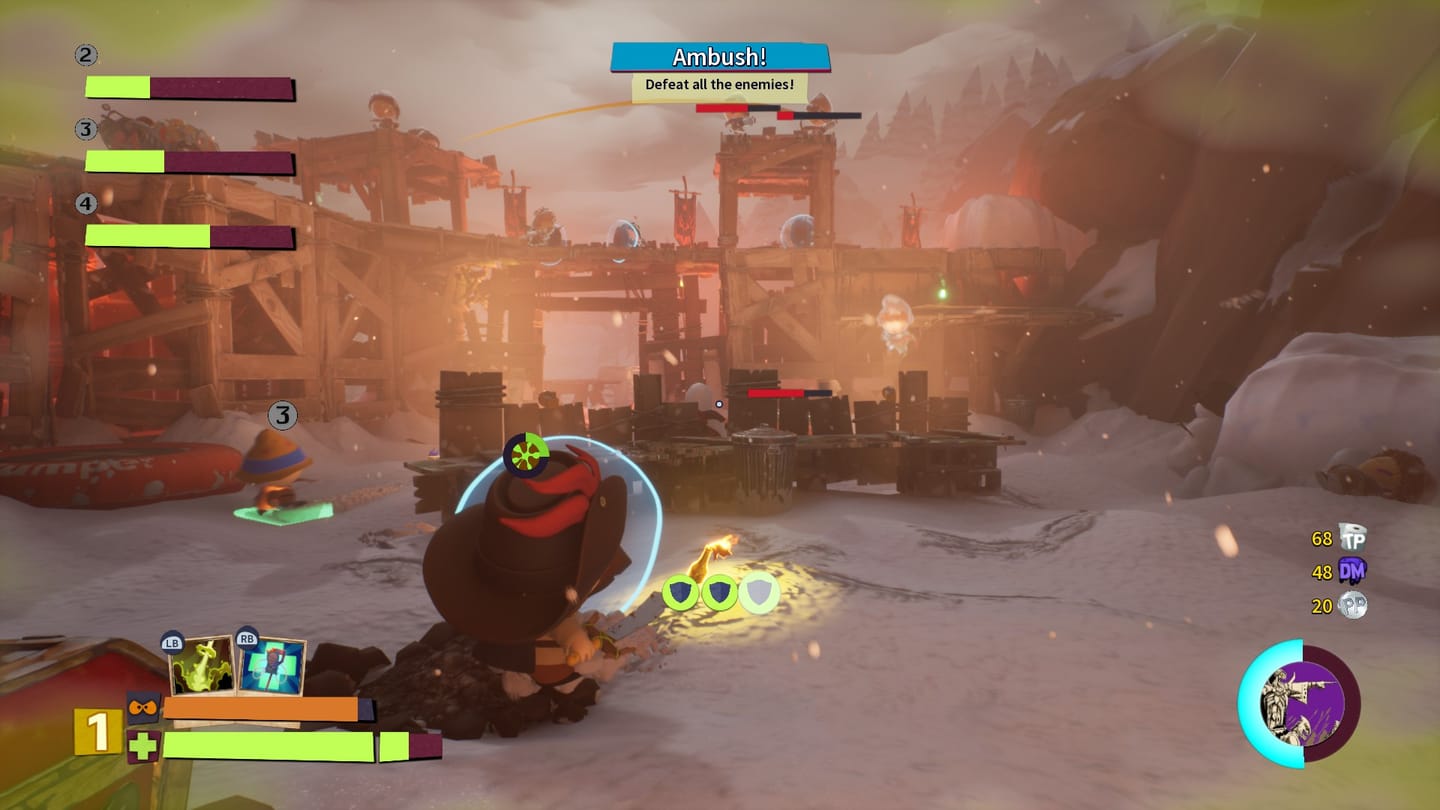Select the orange angry-eyes meter icon
Viewport: 1440px width, 810px height.
[143, 709]
